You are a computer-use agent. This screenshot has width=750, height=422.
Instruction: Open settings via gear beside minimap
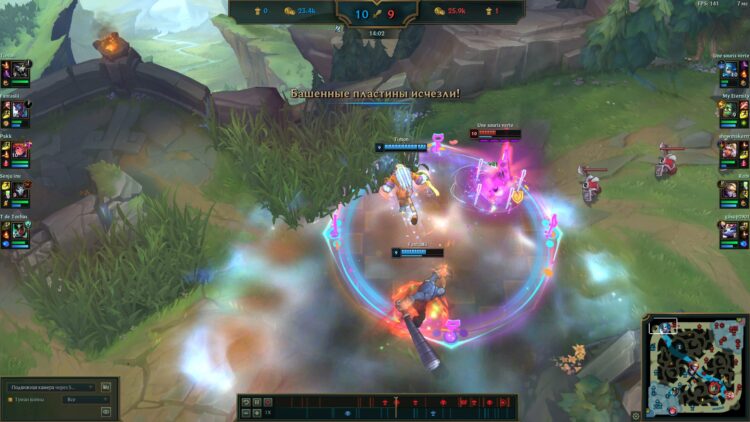point(635,412)
